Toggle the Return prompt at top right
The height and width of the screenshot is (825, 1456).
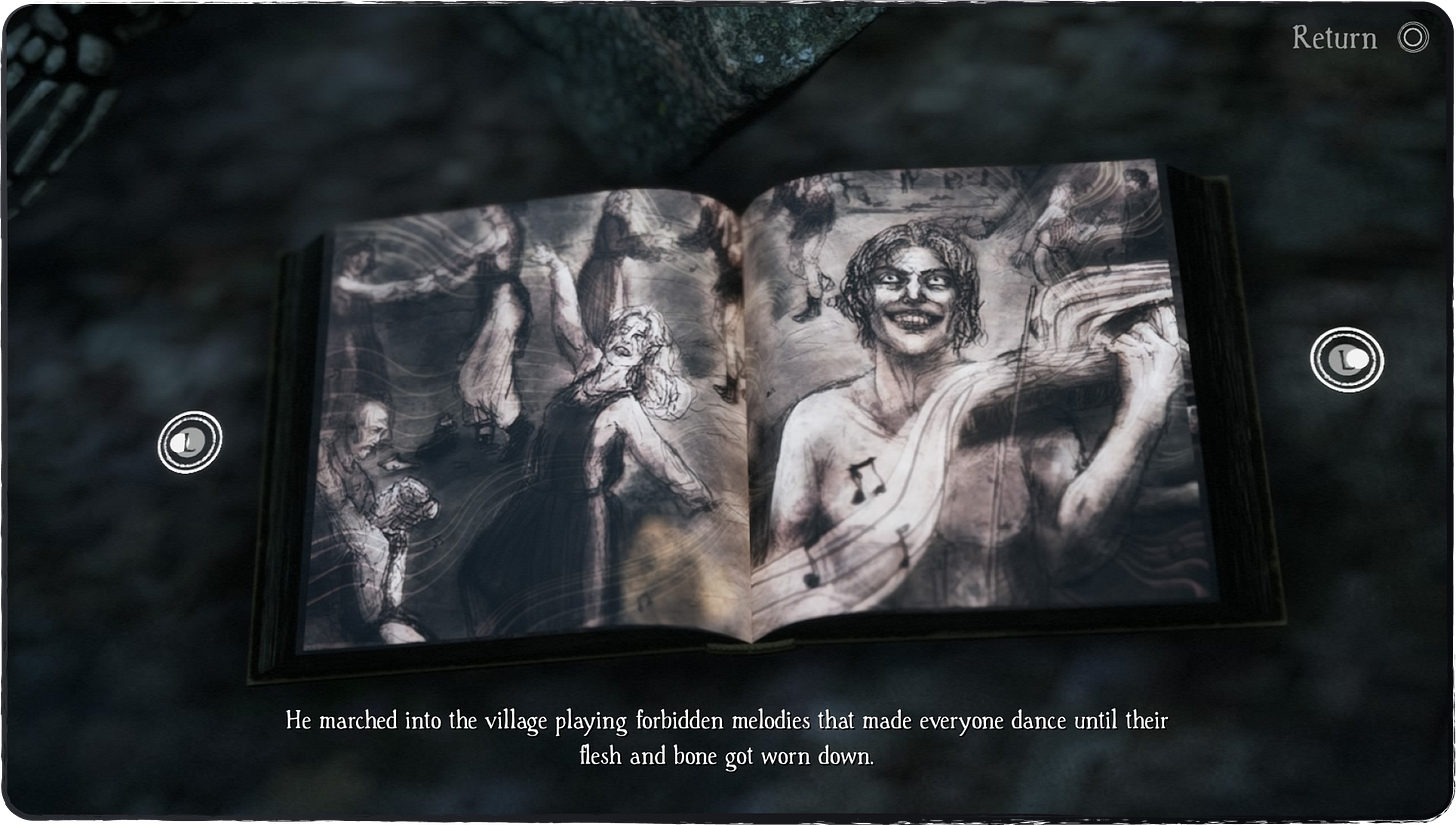[1362, 37]
